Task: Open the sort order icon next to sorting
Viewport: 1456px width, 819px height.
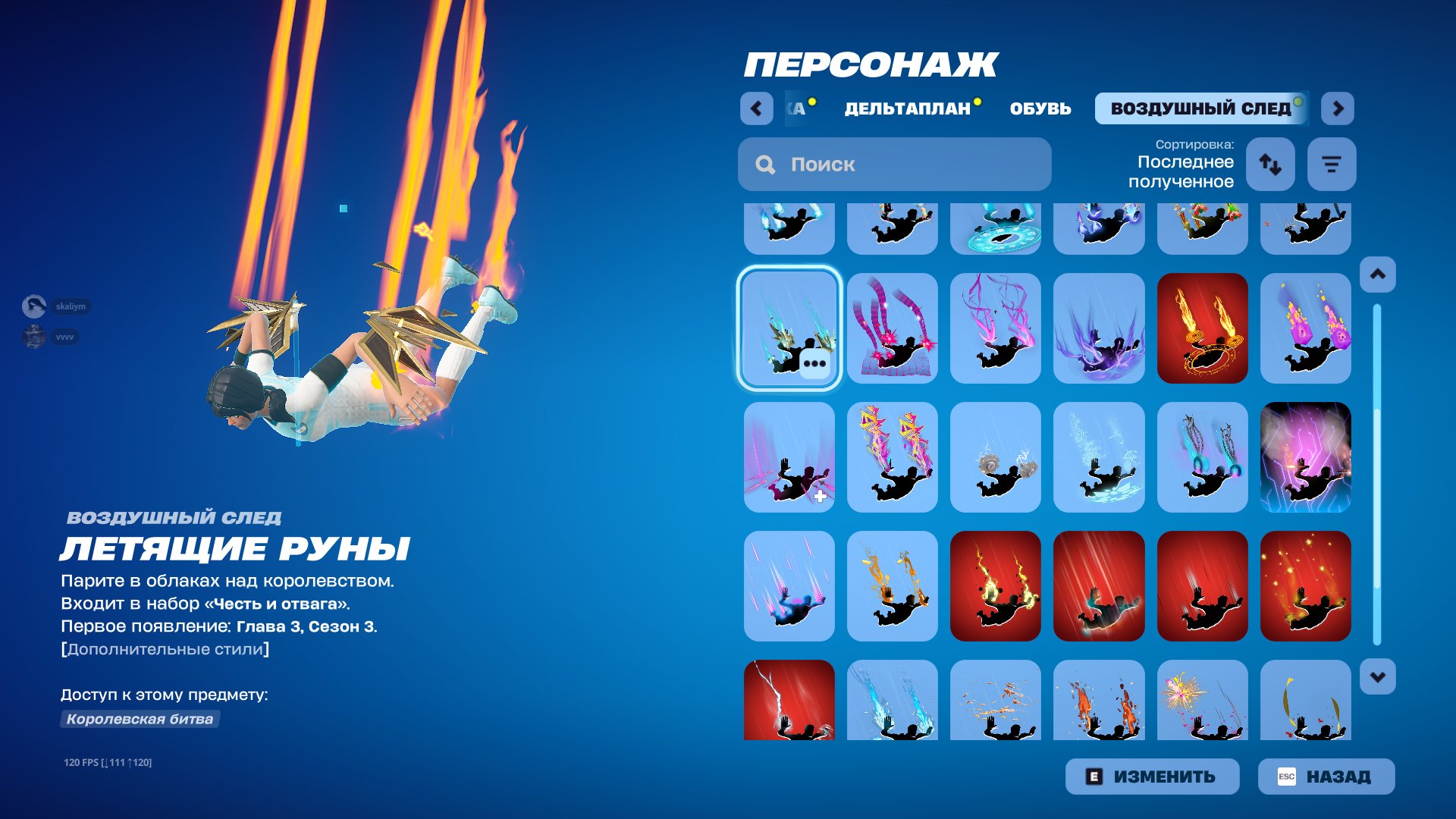Action: (1270, 164)
